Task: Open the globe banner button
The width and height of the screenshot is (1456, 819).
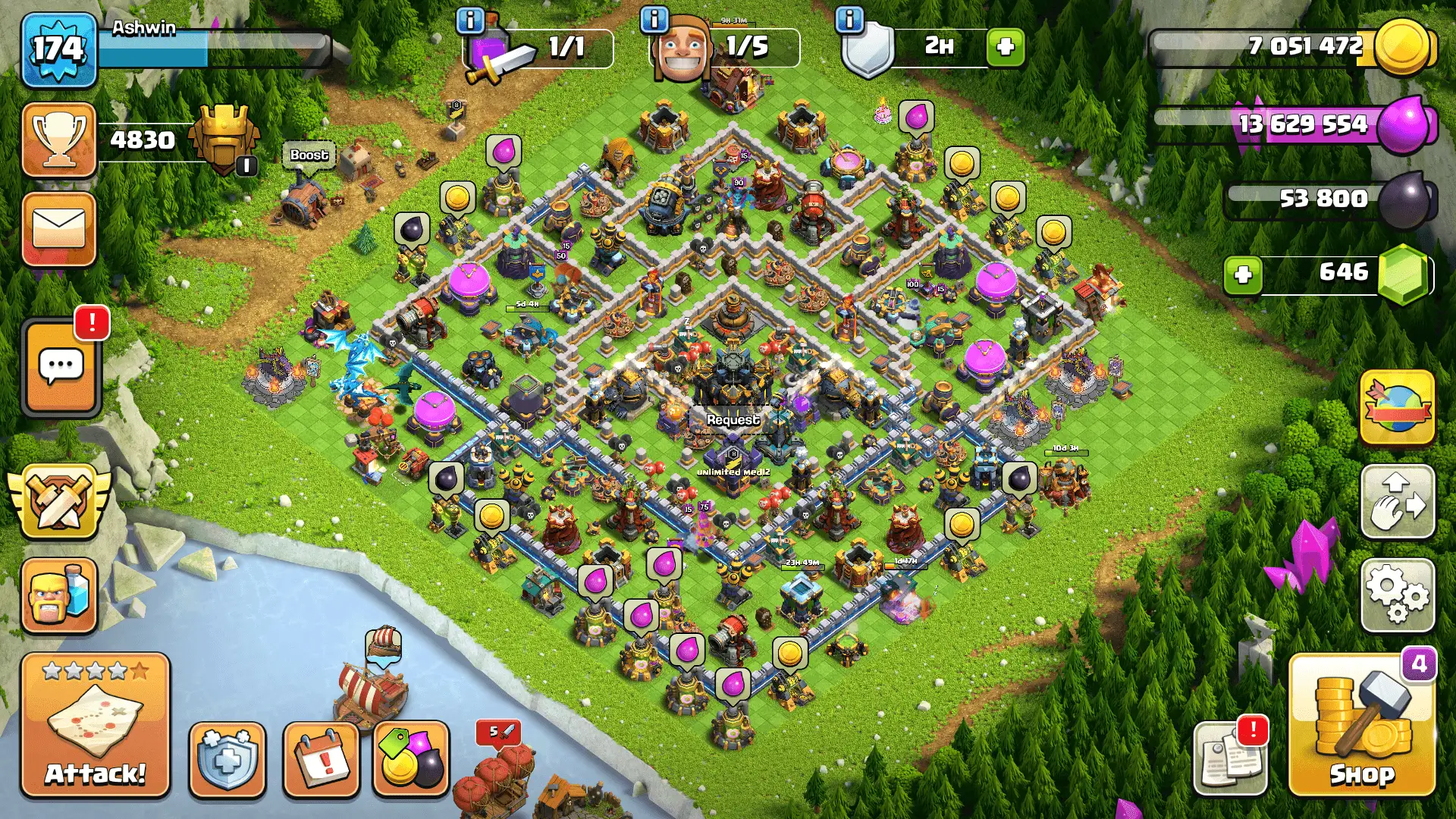Action: click(x=1398, y=407)
